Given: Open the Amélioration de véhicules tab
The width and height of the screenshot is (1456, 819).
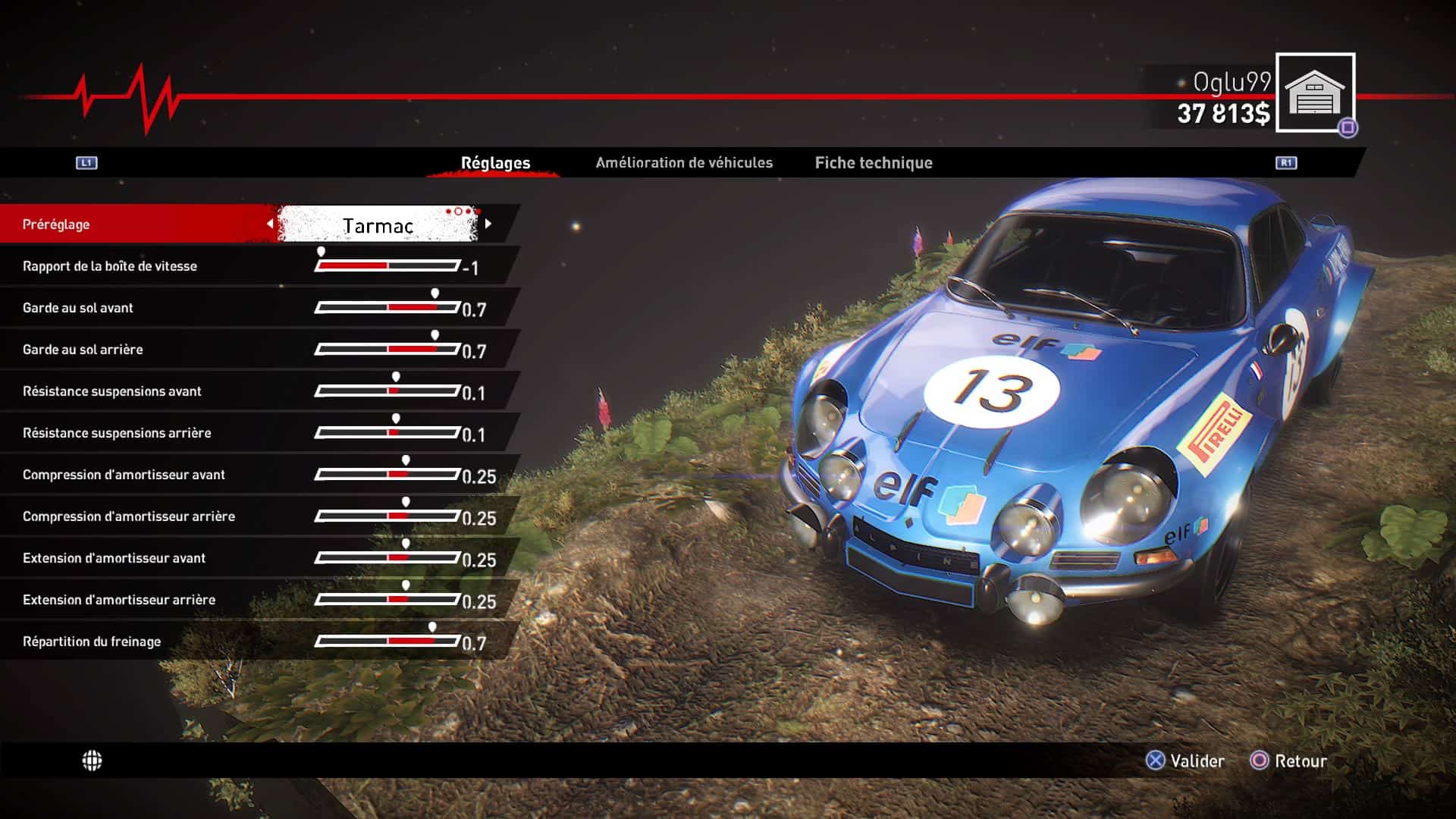Looking at the screenshot, I should [x=683, y=163].
